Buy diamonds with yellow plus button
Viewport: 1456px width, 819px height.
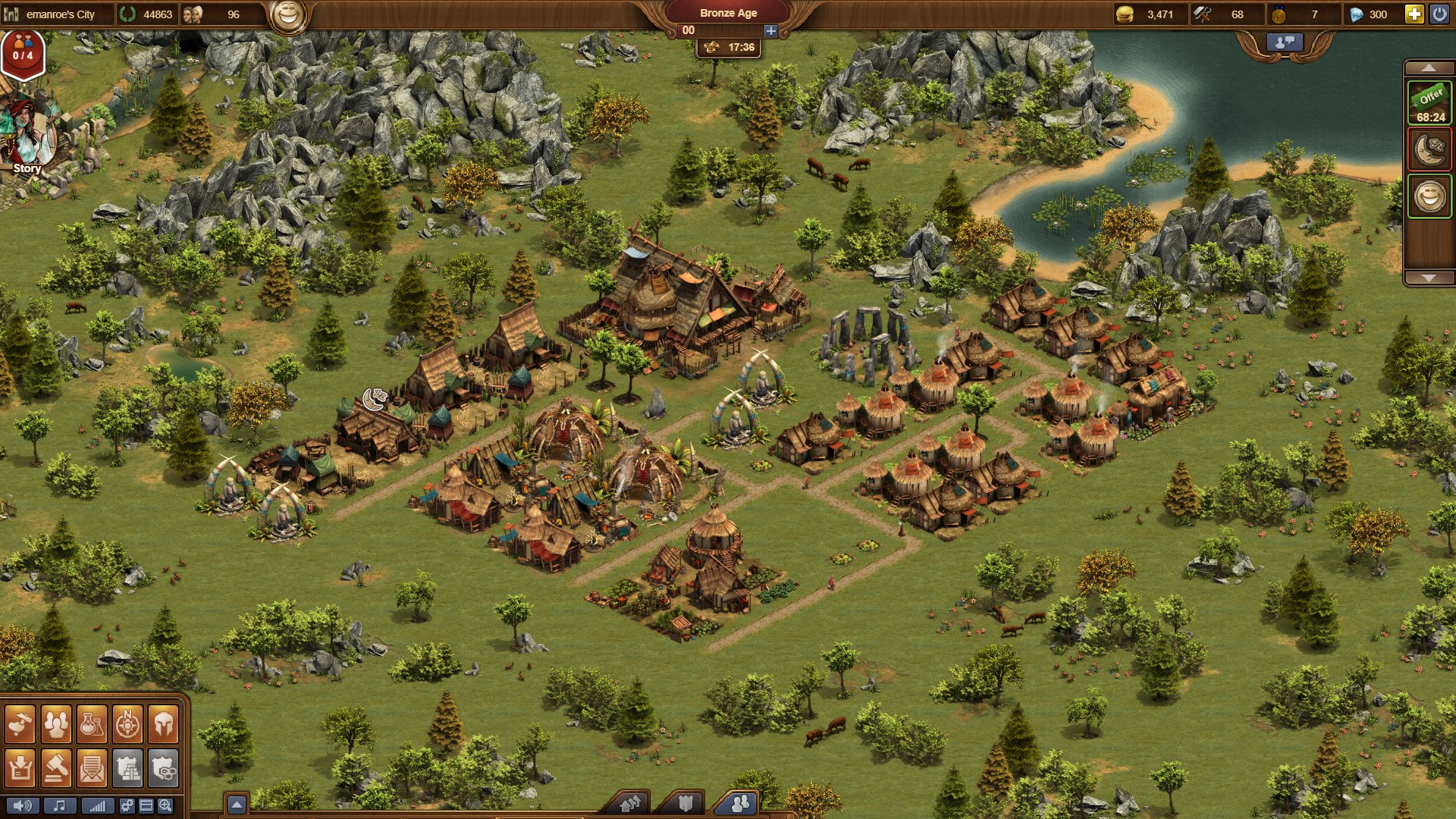pos(1414,14)
